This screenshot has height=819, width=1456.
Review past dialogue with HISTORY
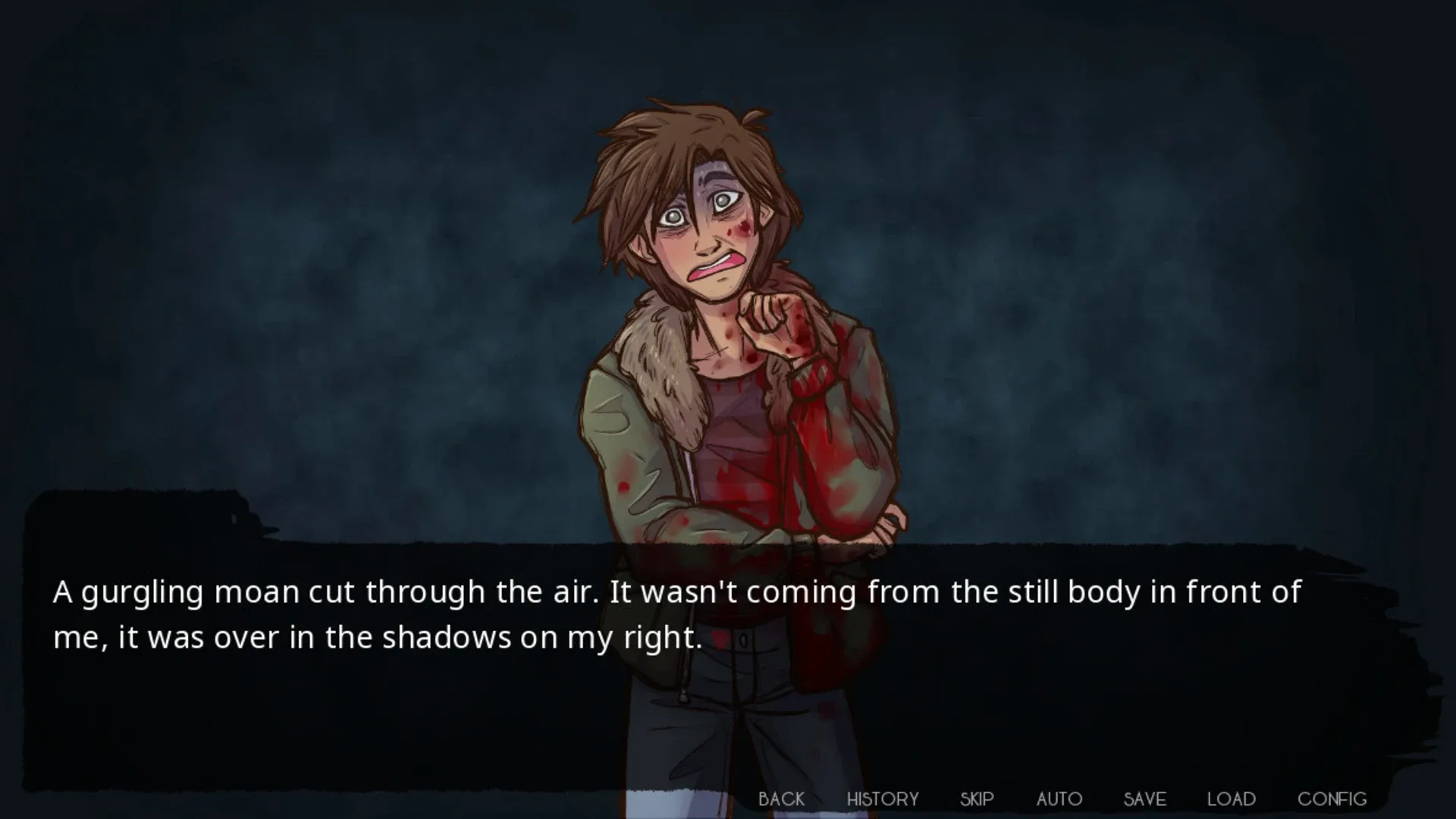click(x=882, y=799)
